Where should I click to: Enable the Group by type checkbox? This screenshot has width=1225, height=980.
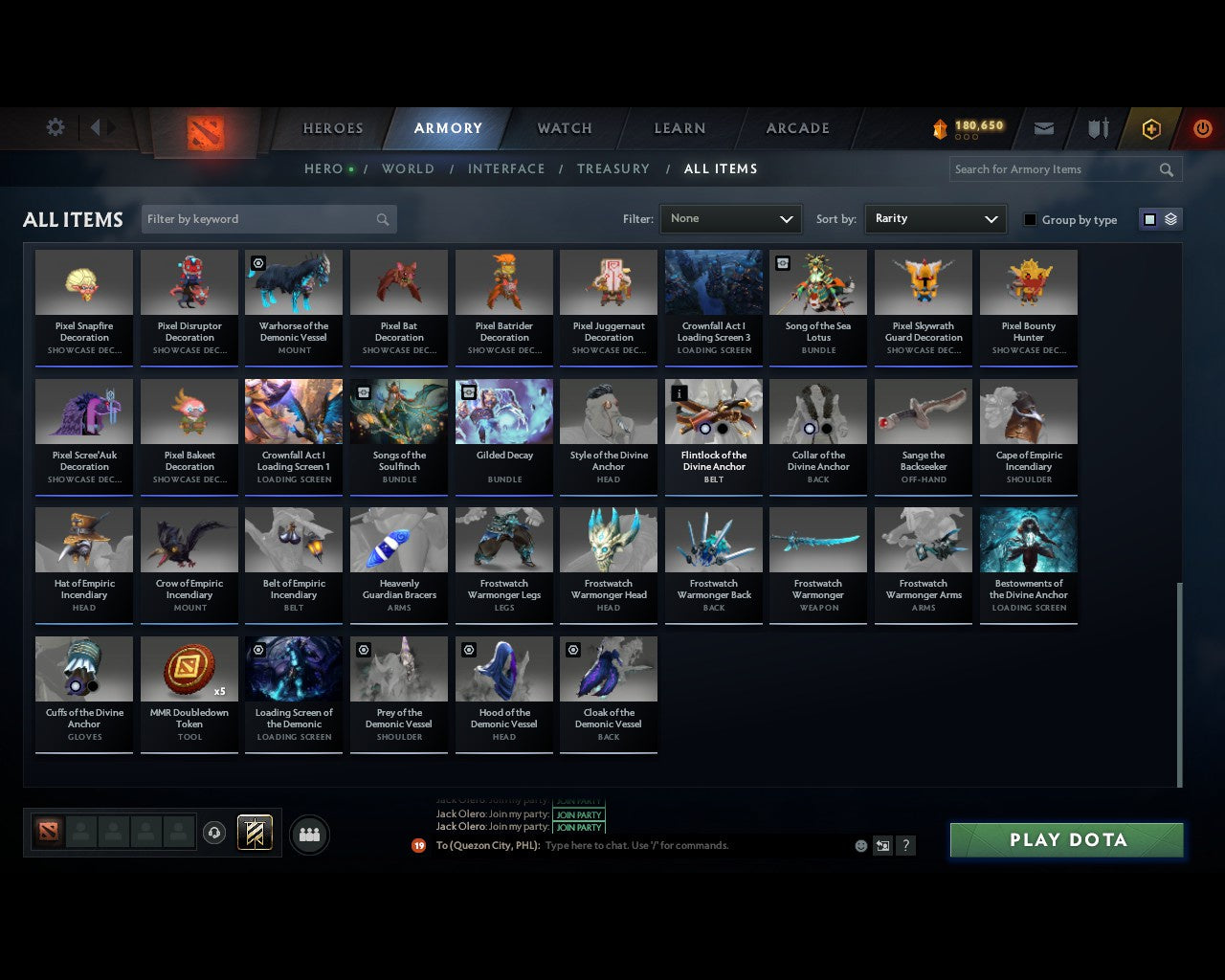[1030, 219]
